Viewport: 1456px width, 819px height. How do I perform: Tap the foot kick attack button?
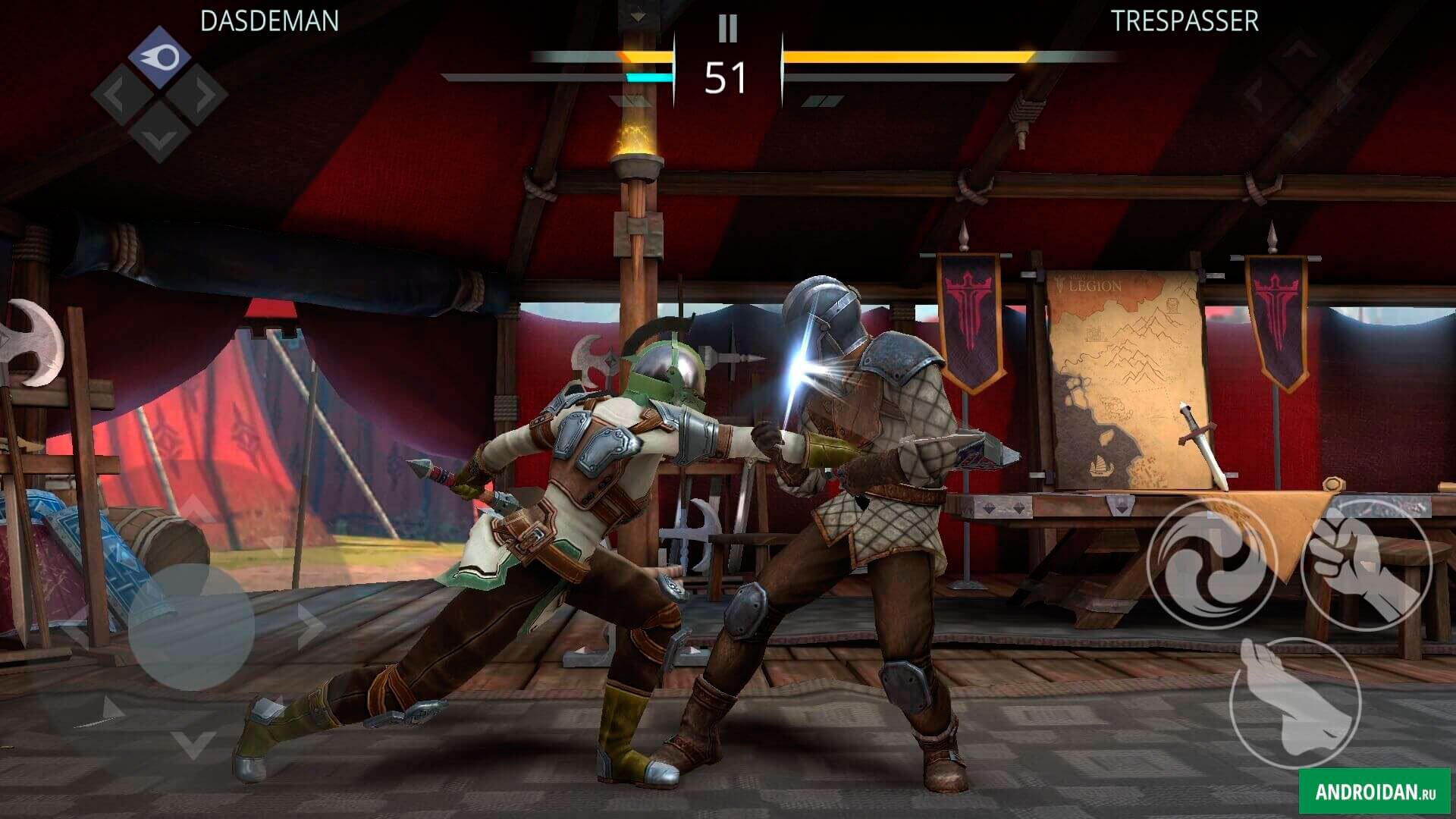[x=1294, y=703]
